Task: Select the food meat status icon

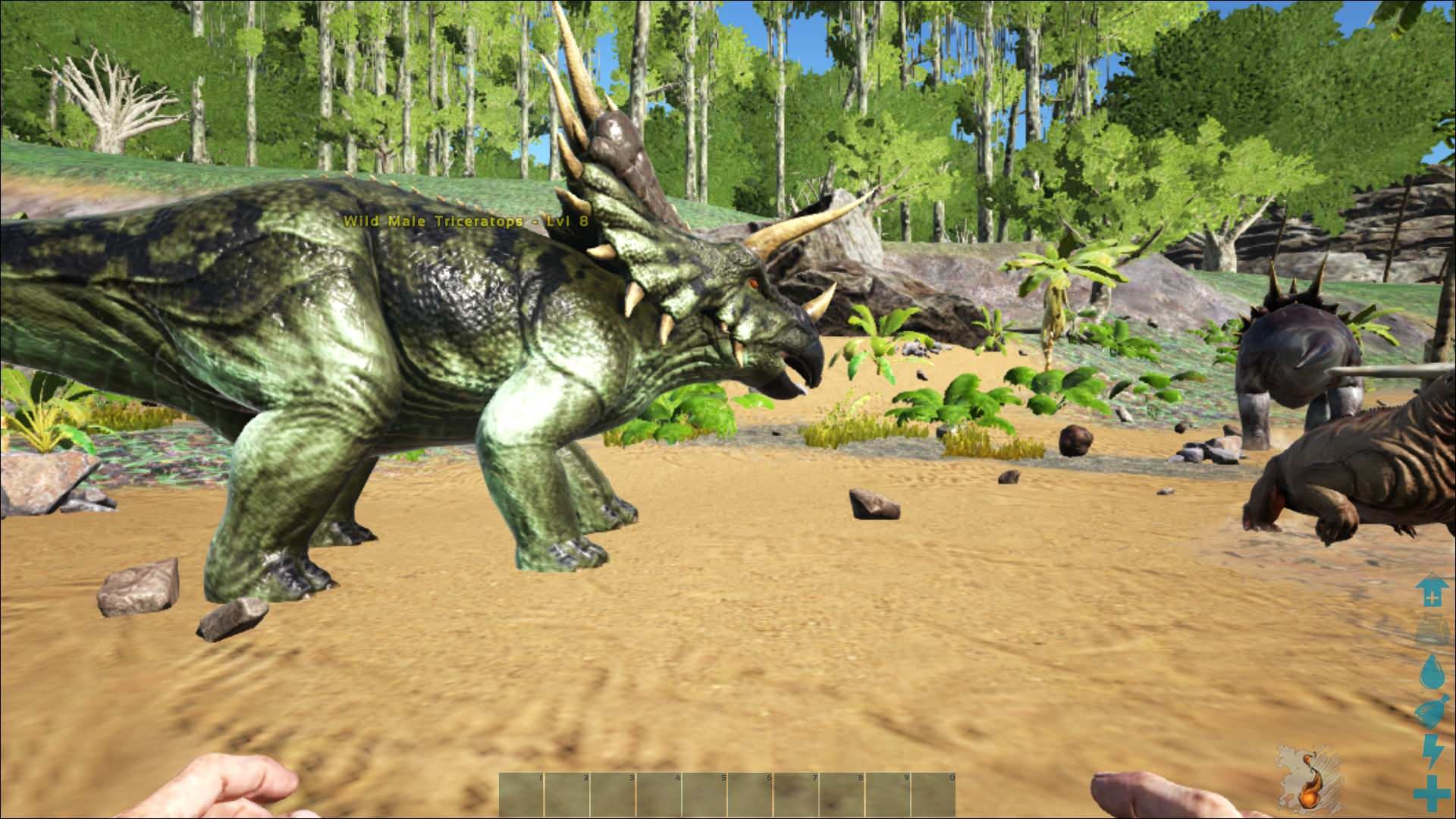Action: click(1432, 712)
